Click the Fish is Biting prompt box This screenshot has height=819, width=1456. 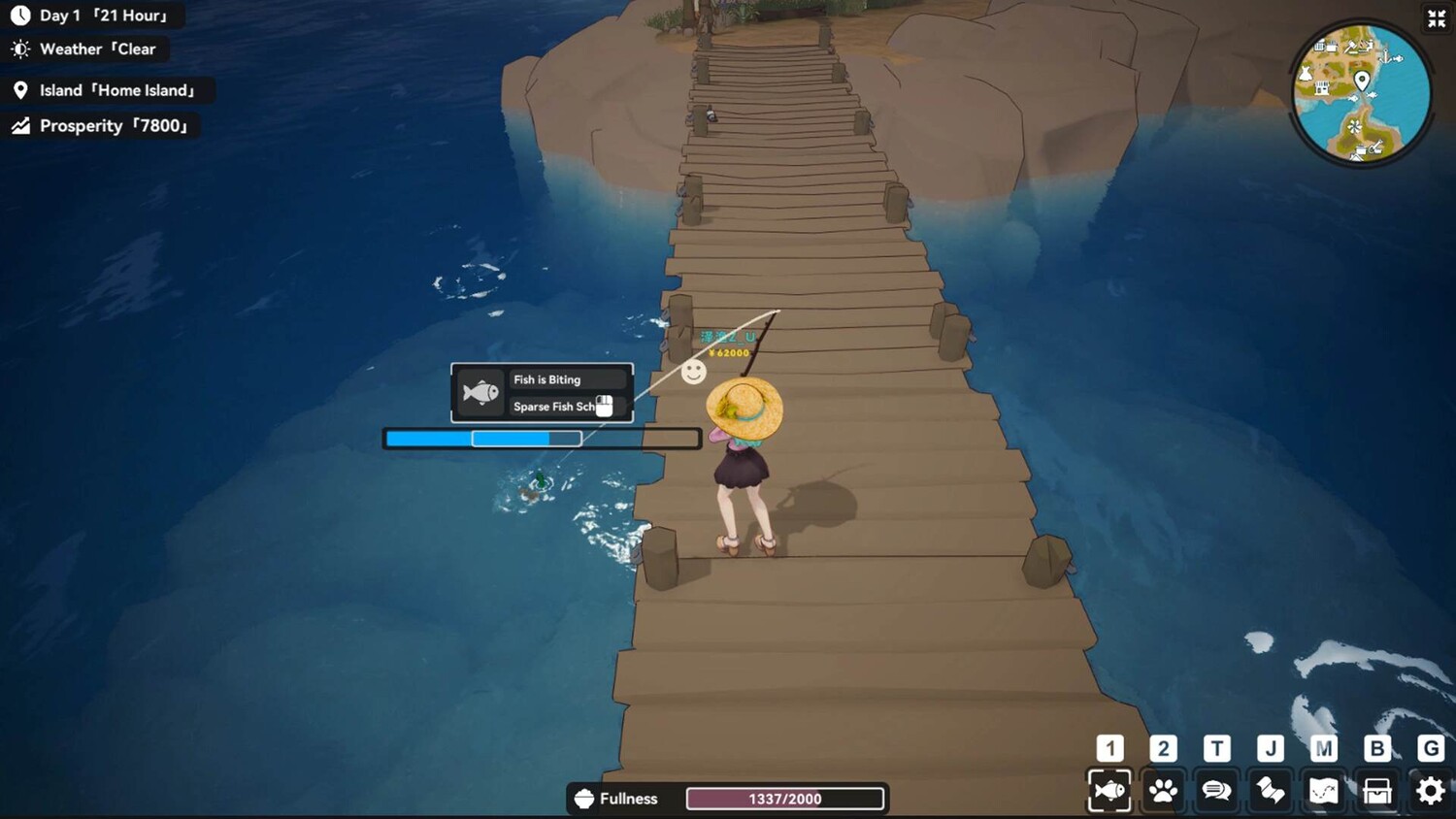click(542, 393)
